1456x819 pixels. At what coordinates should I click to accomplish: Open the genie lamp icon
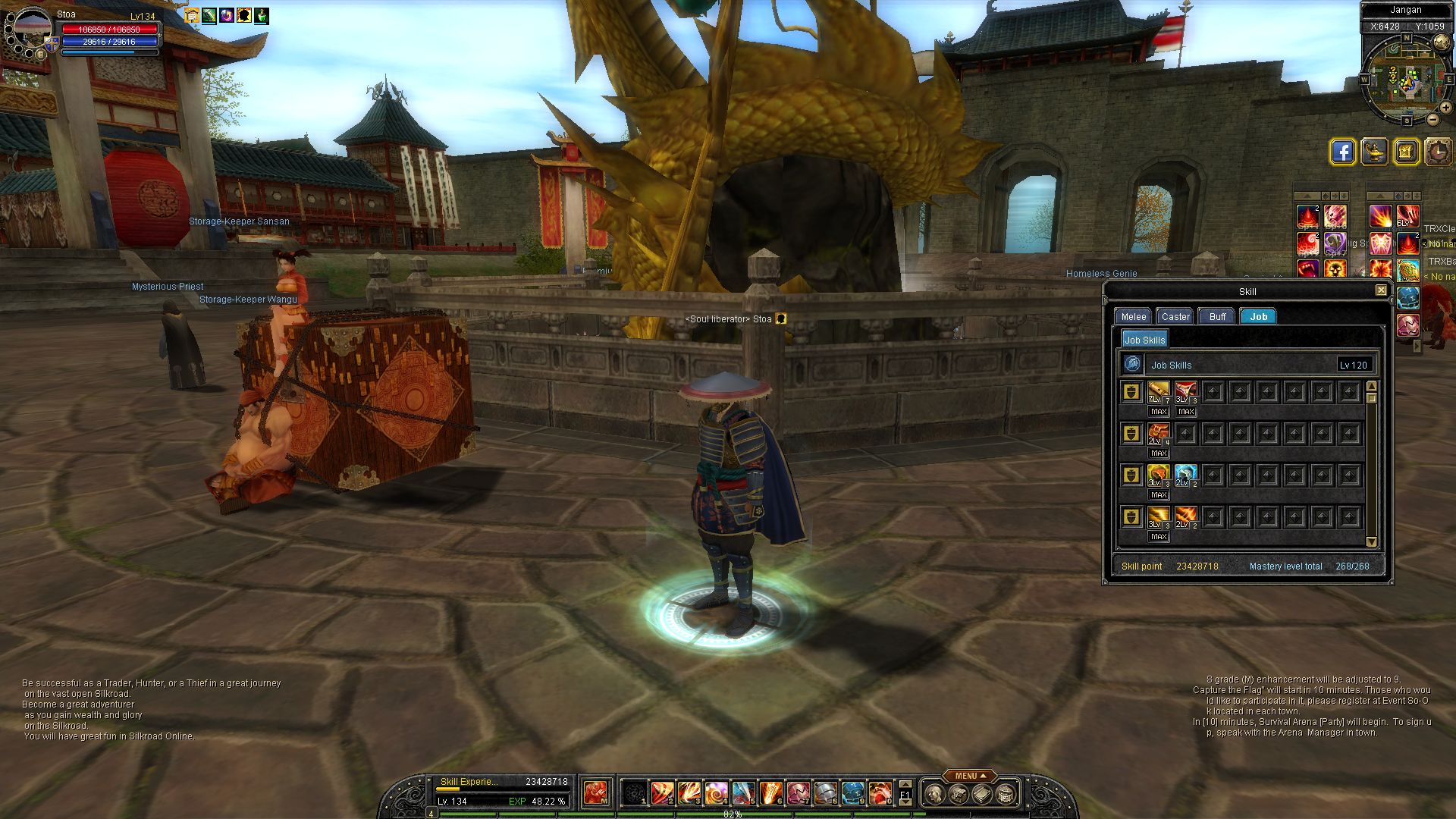(x=1374, y=152)
